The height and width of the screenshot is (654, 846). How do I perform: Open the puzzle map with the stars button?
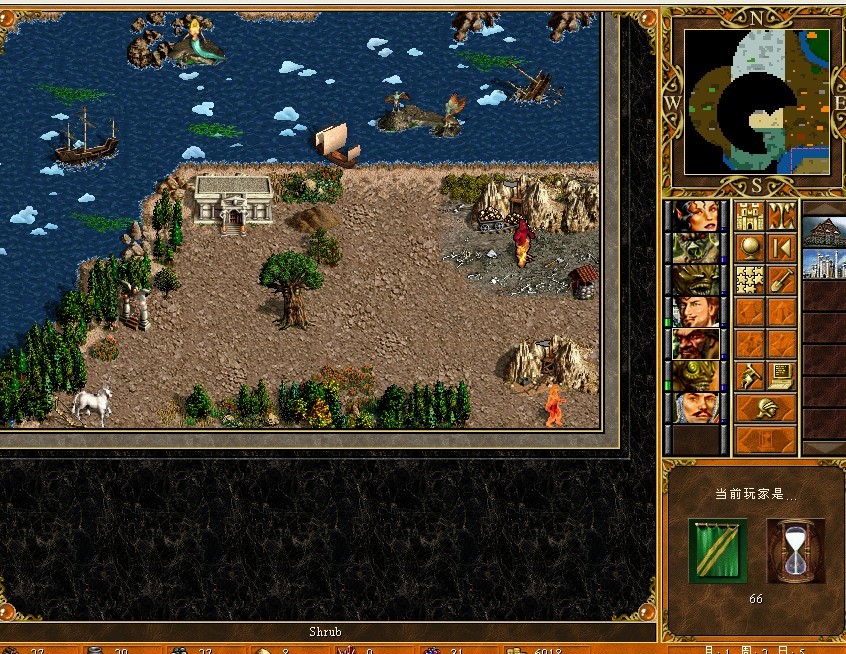[751, 279]
